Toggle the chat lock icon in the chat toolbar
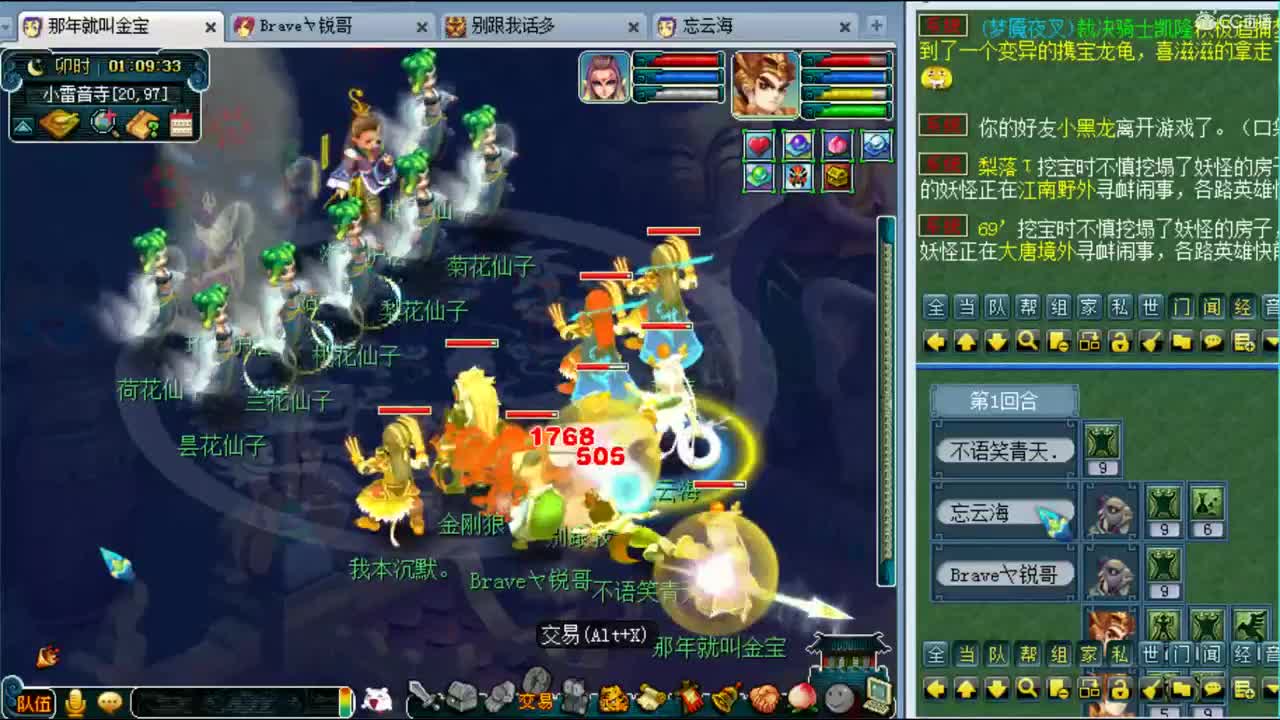The height and width of the screenshot is (720, 1280). coord(1120,343)
